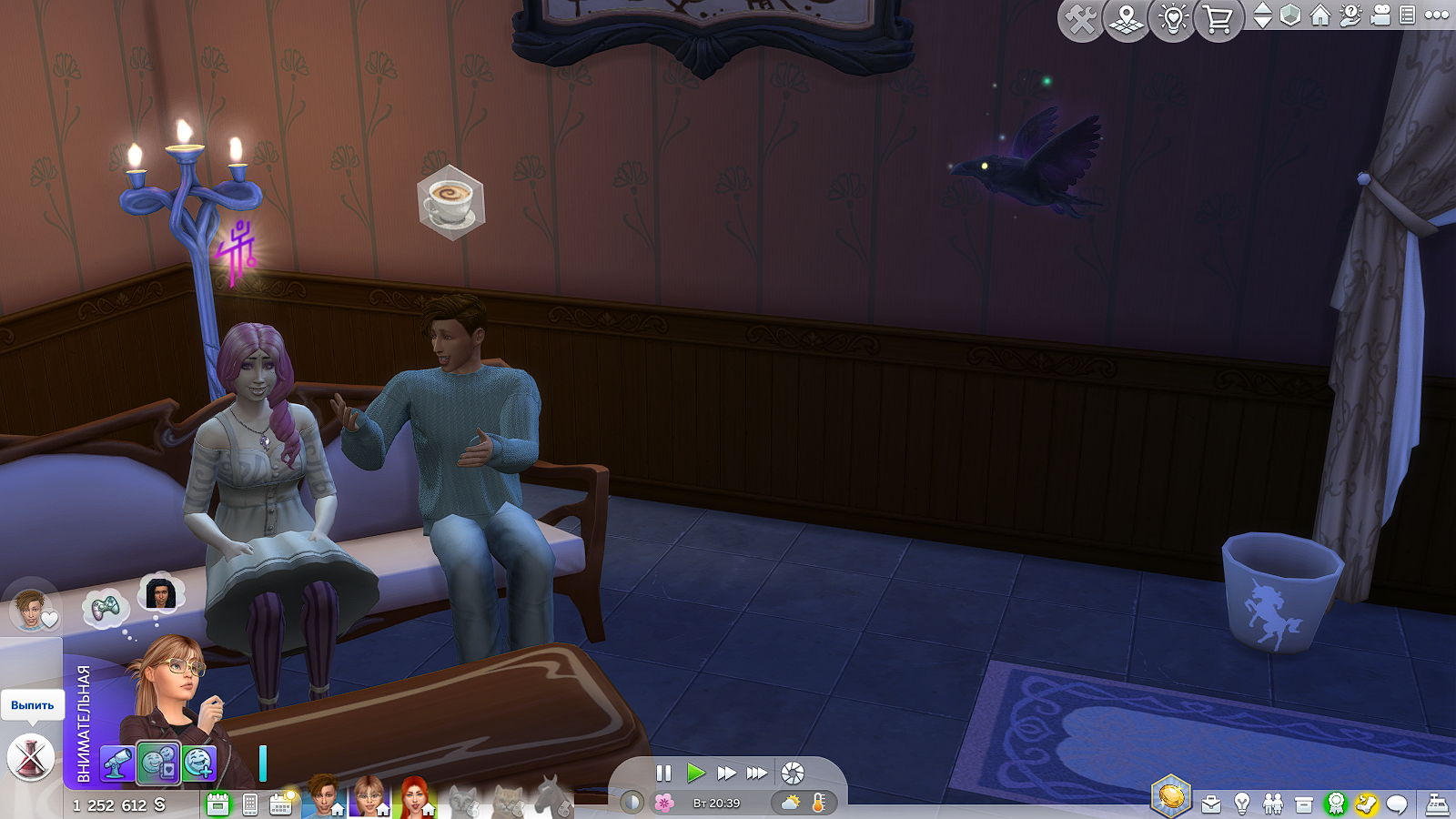Image resolution: width=1456 pixels, height=819 pixels.
Task: Open the inventory box panel
Action: pyautogui.click(x=1304, y=804)
